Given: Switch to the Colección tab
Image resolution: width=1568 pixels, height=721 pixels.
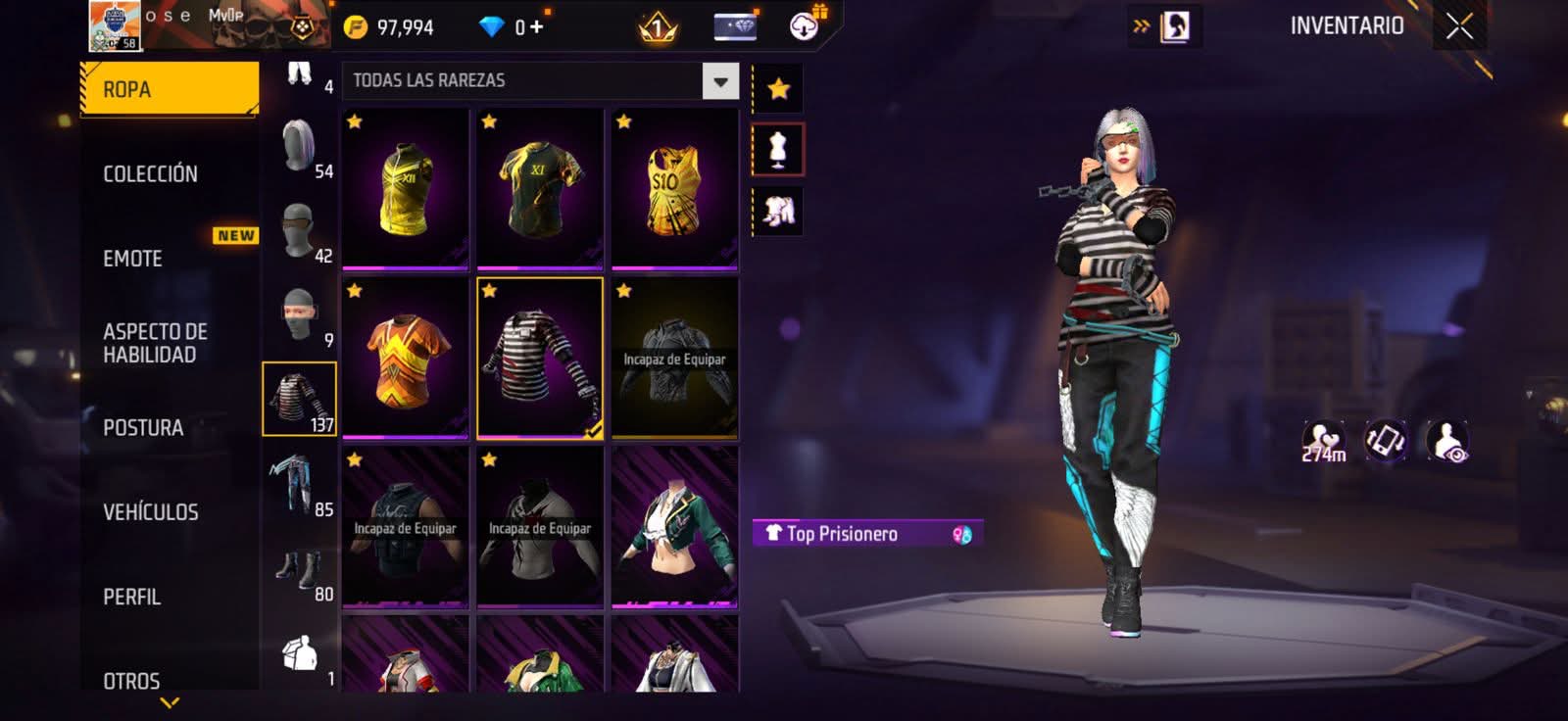Looking at the screenshot, I should coord(151,173).
